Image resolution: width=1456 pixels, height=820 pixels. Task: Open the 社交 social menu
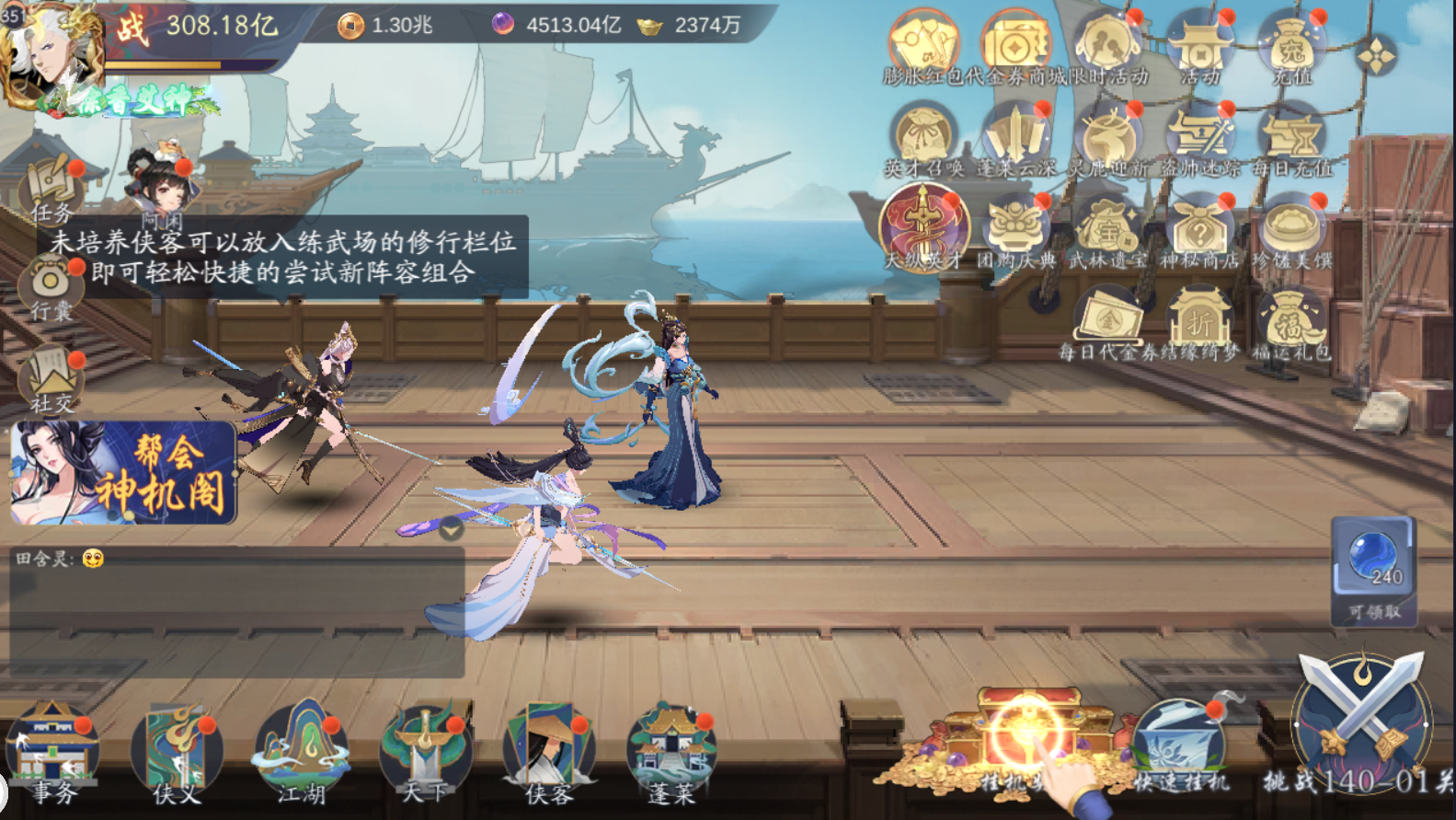pos(51,379)
